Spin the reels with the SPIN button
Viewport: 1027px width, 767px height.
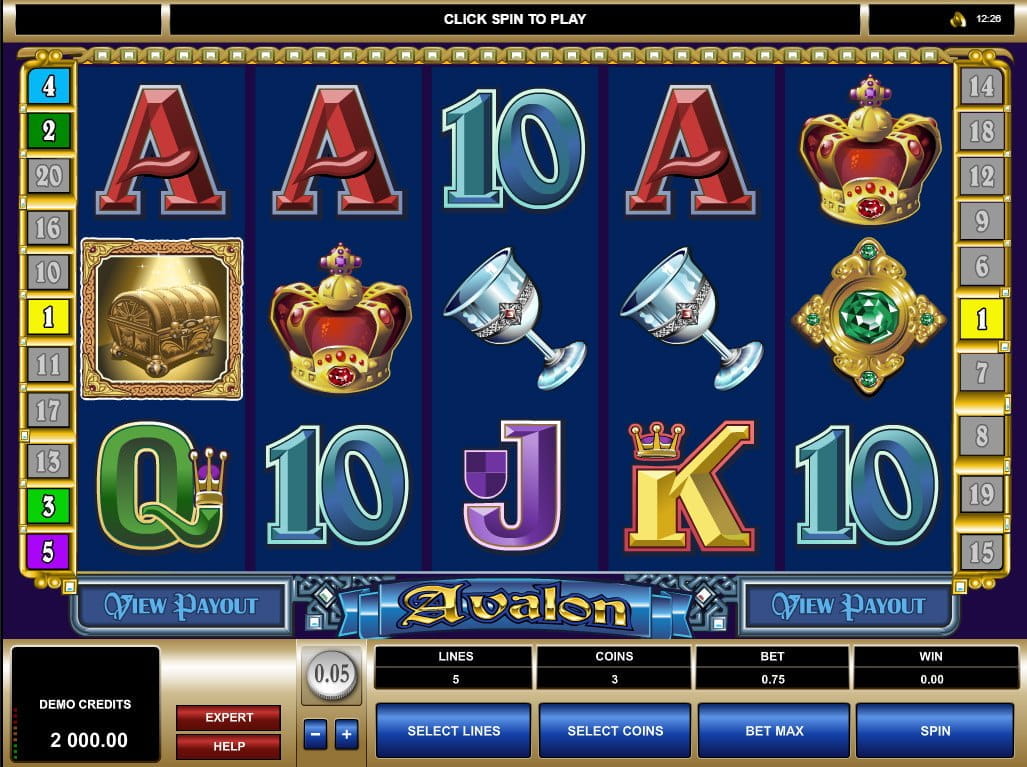click(x=934, y=731)
